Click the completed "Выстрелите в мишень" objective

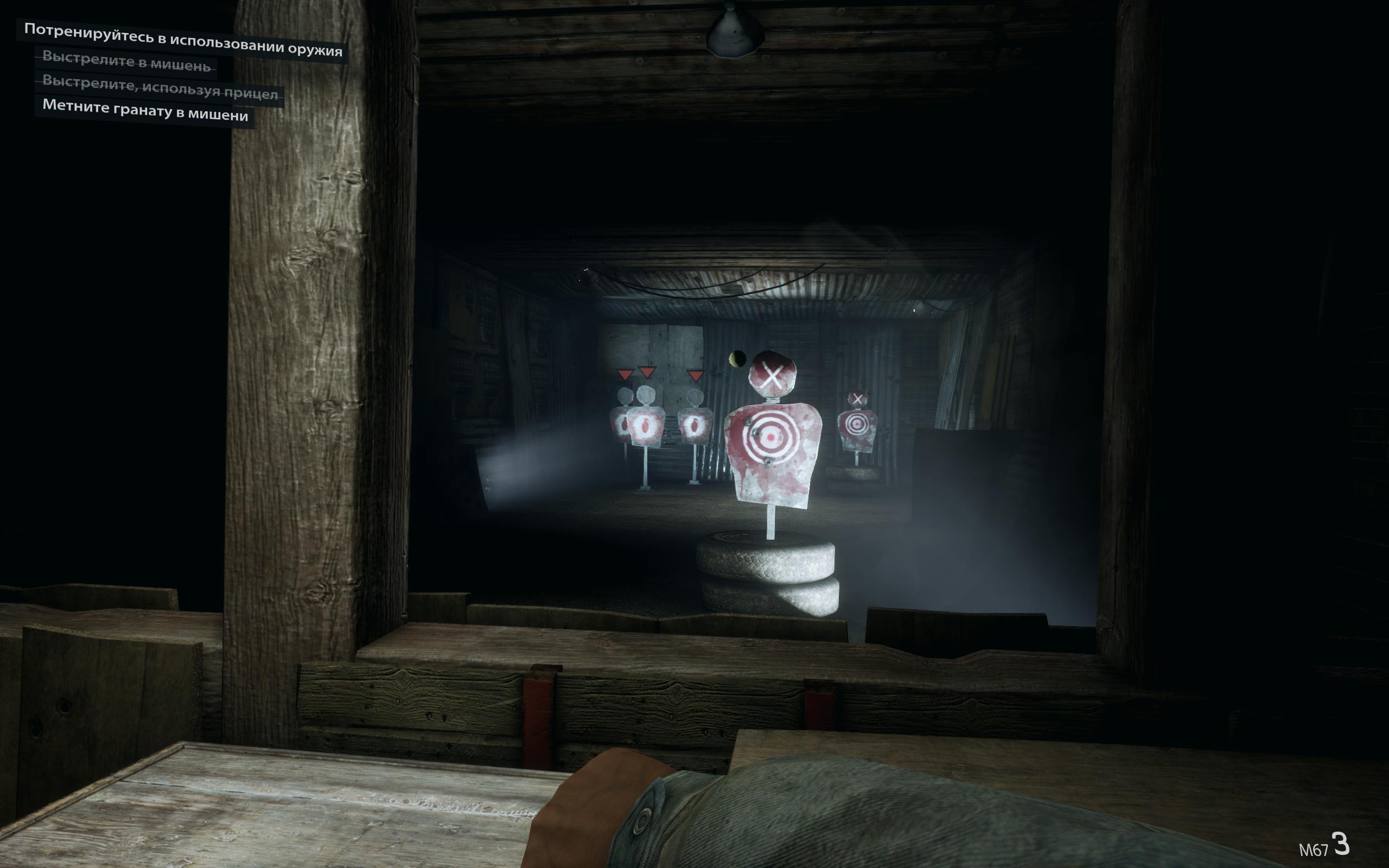[x=126, y=61]
